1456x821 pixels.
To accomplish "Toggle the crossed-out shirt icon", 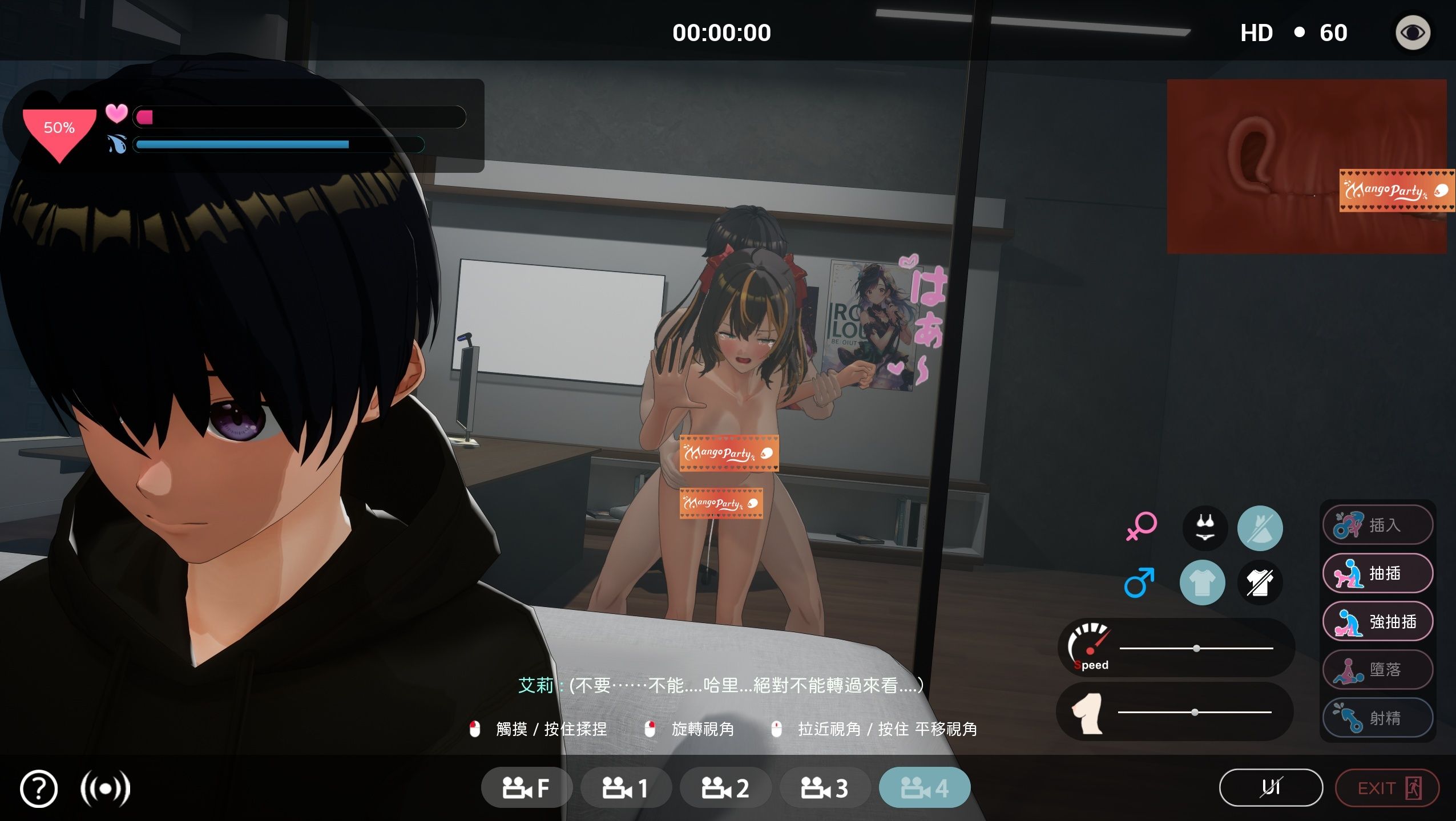I will 1260,583.
